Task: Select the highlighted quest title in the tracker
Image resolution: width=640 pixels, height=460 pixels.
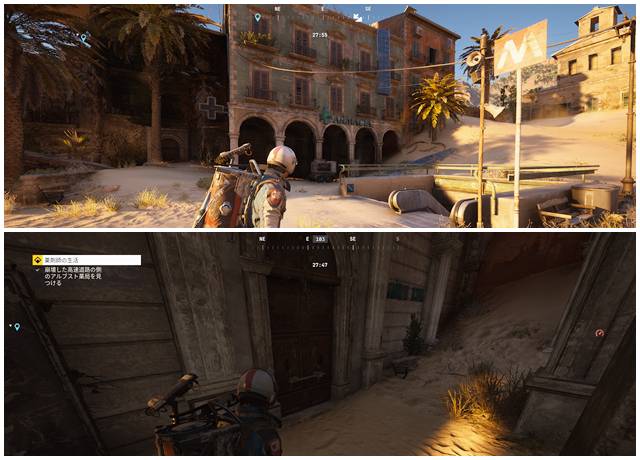Action: click(86, 260)
